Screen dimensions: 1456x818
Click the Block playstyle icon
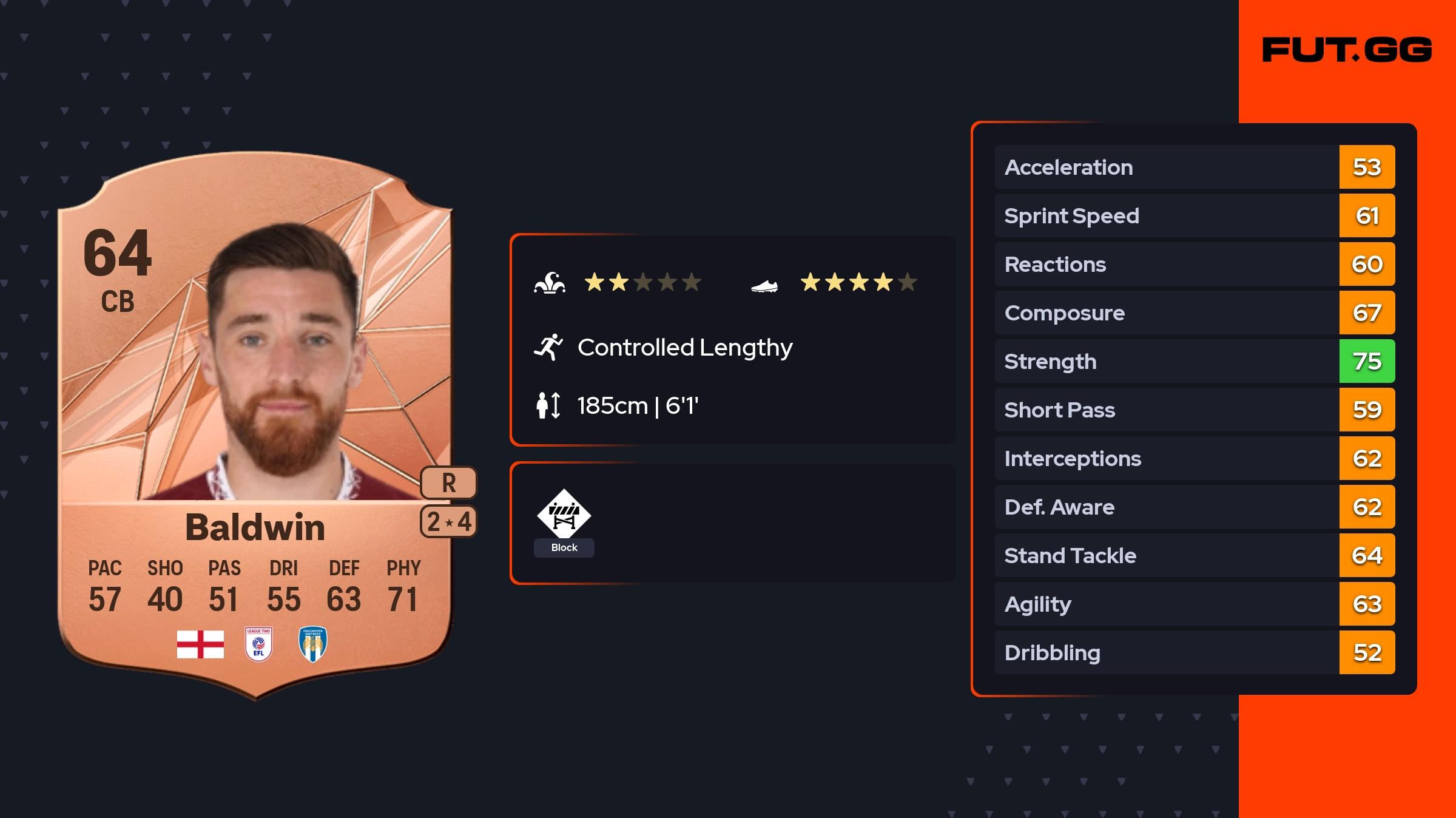(x=564, y=514)
